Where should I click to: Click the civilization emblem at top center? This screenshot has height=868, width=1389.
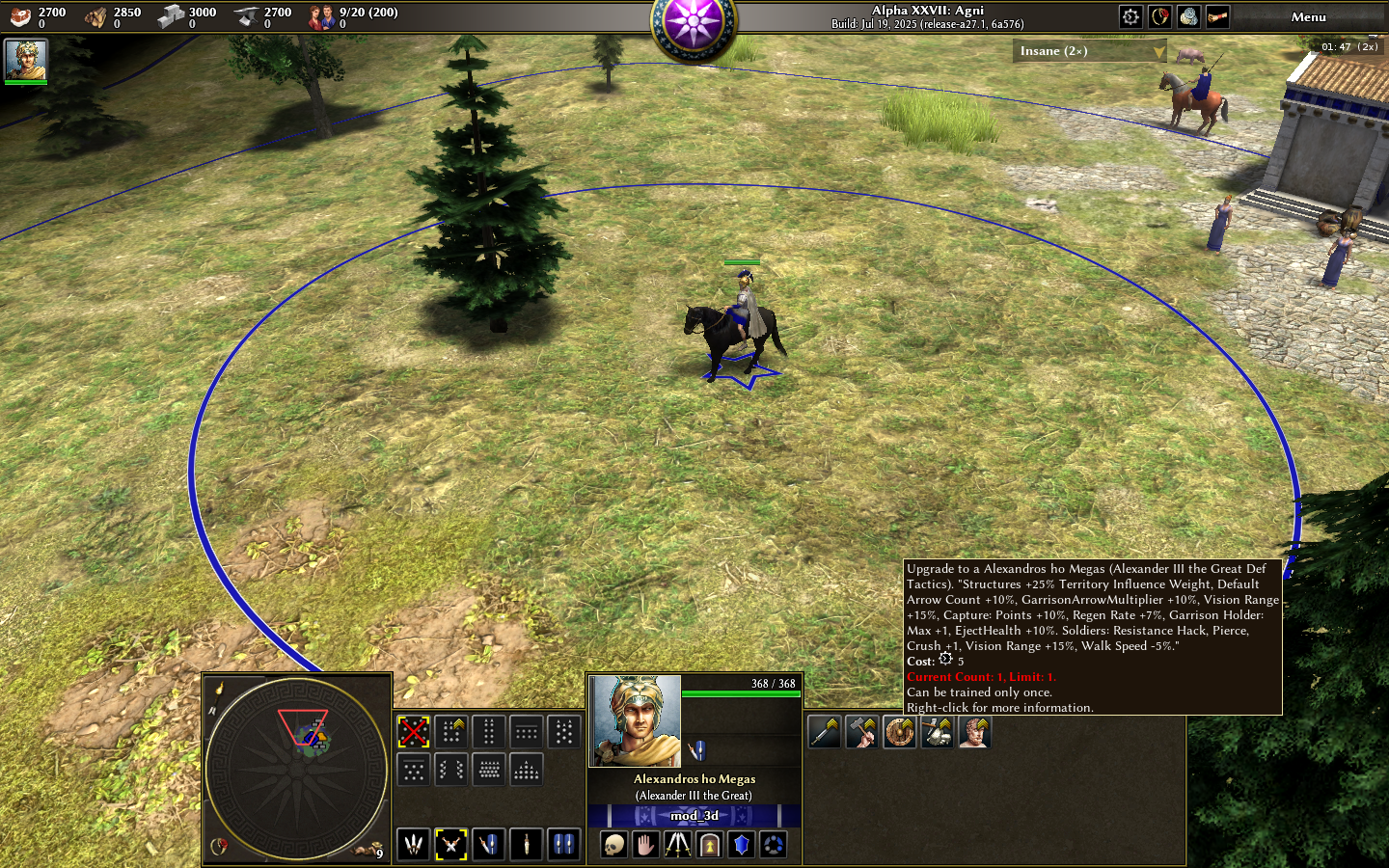694,23
